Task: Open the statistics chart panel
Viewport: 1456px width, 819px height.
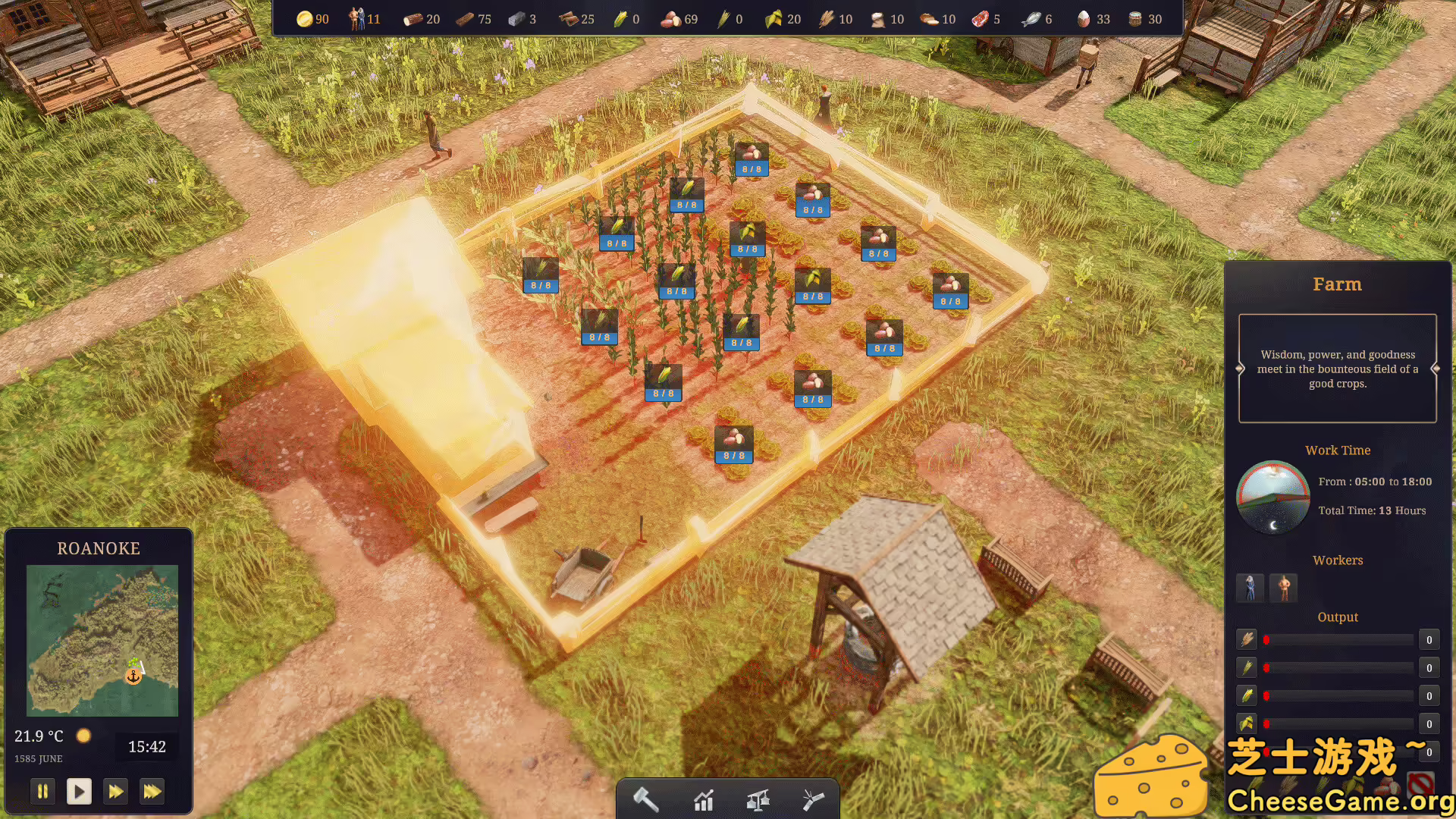Action: coord(704,799)
